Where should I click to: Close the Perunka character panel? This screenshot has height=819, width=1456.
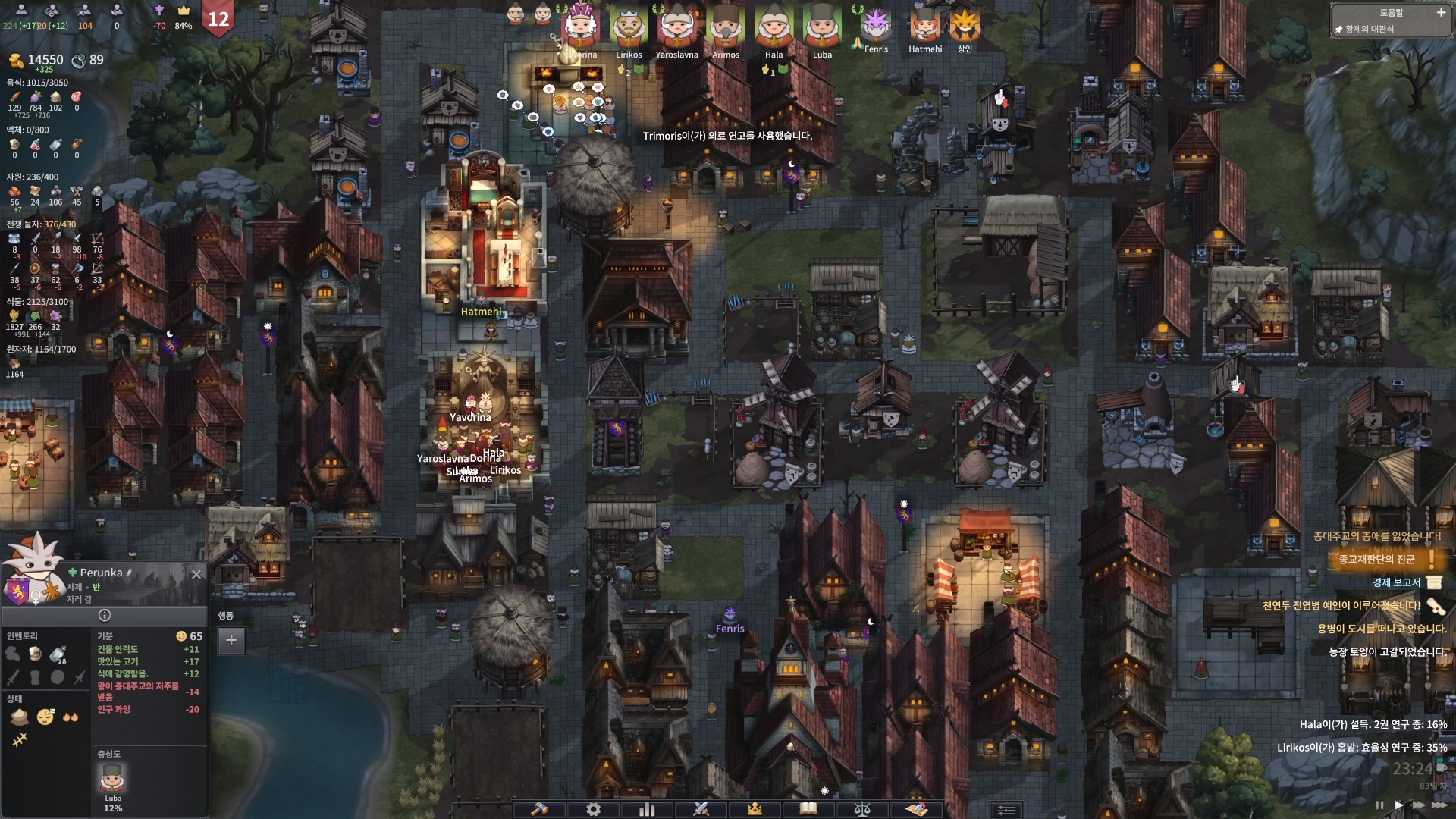point(196,574)
